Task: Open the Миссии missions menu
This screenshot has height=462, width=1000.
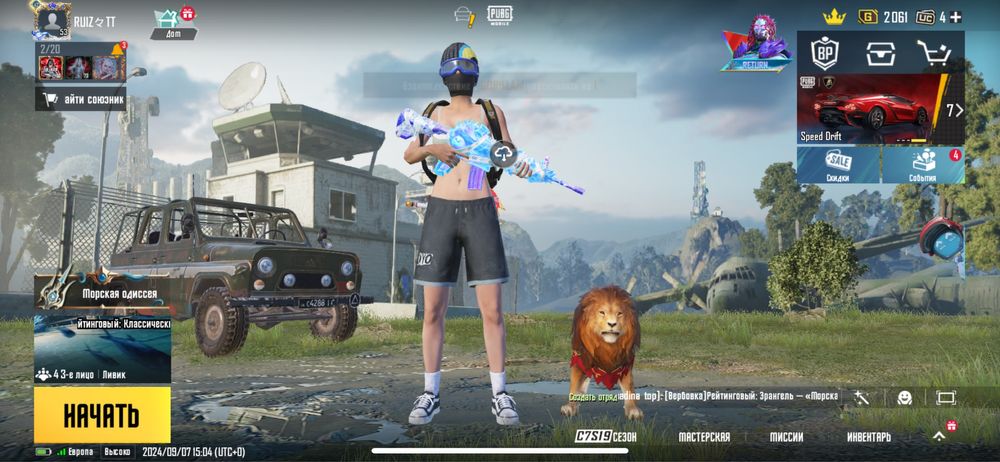Action: [786, 437]
